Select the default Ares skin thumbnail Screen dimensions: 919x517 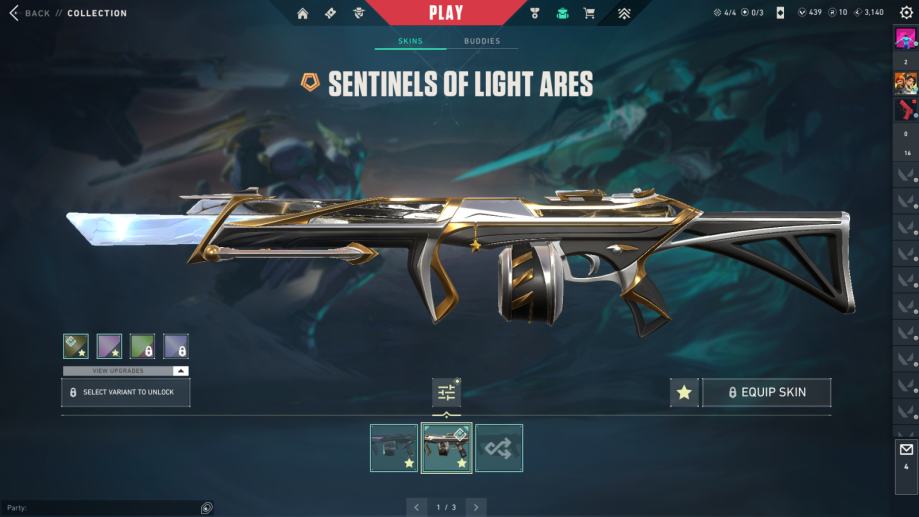click(394, 447)
